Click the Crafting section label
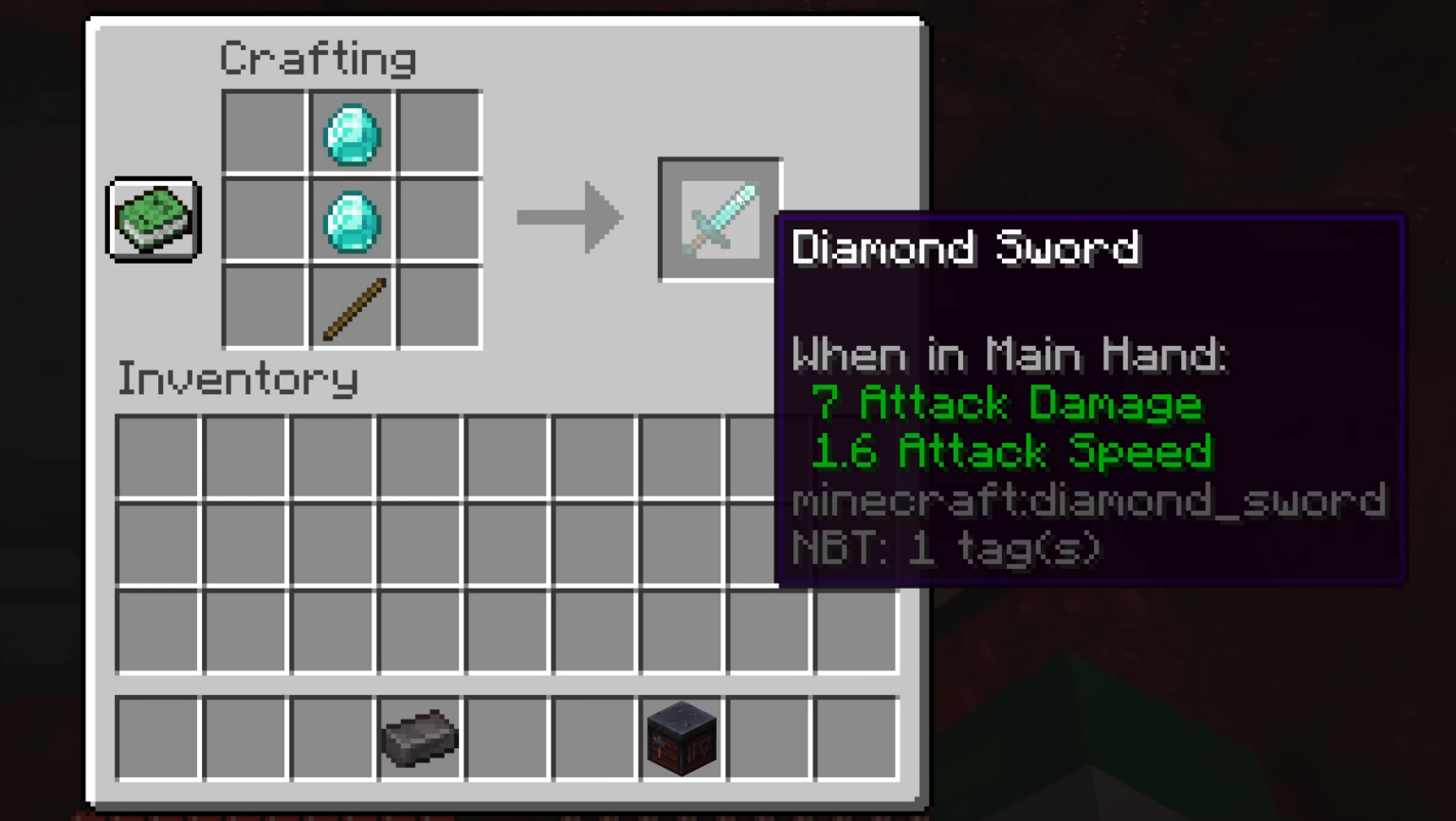Screen dimensions: 1456x821 pyautogui.click(x=318, y=57)
